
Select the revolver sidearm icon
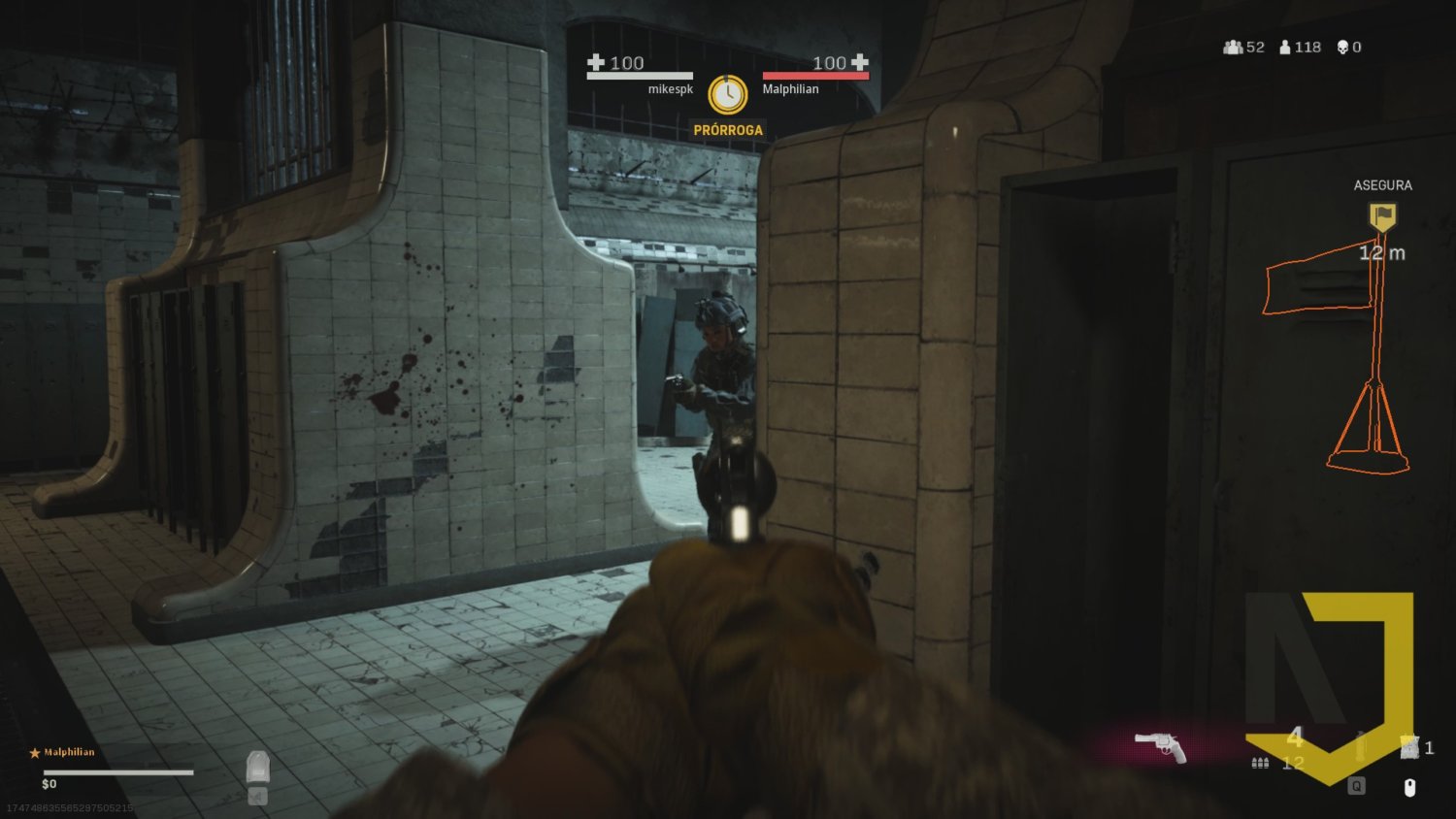1162,748
